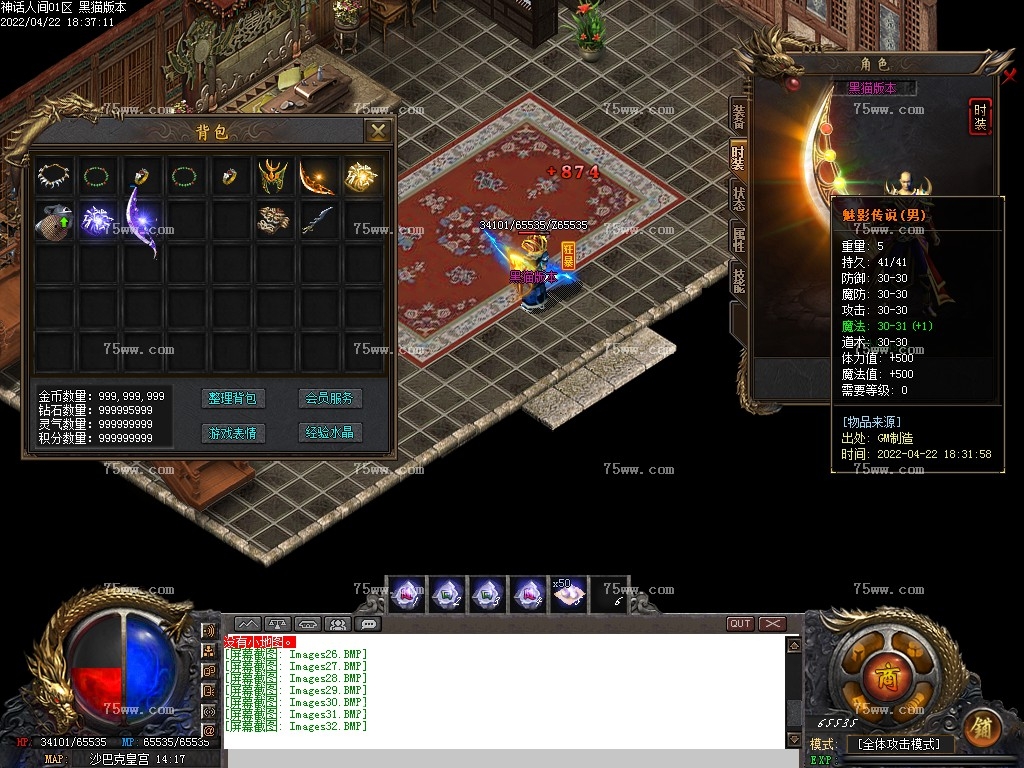Select the sack with green arrow

(52, 220)
